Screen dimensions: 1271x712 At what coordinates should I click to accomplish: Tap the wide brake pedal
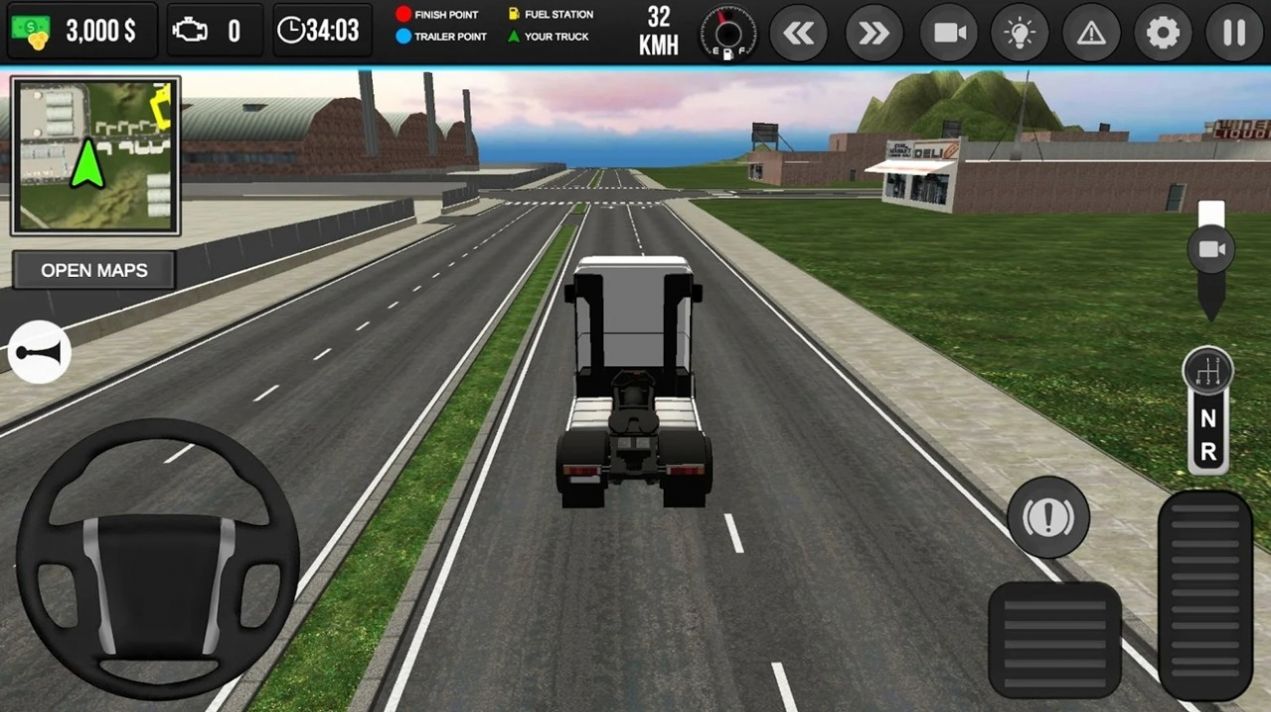click(1054, 639)
